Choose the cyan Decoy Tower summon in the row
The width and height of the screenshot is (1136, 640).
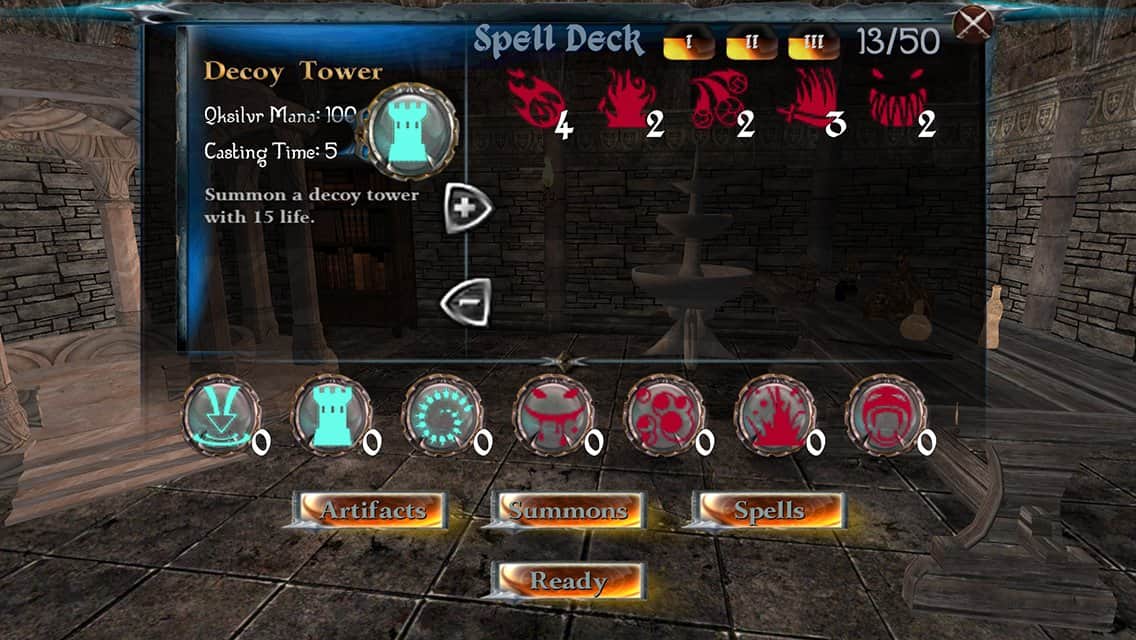[x=332, y=415]
